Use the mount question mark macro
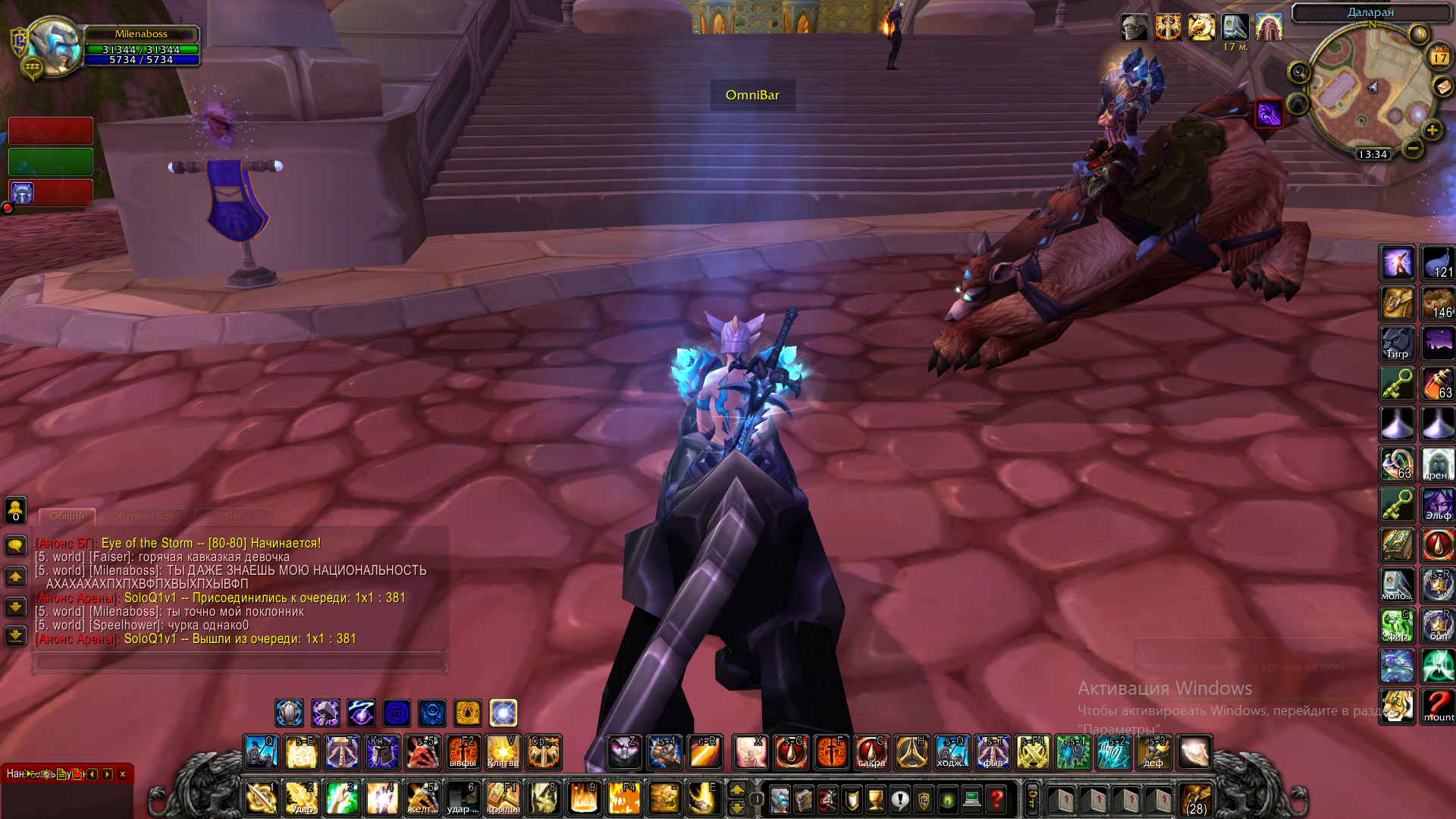Screen dimensions: 1456x819 1438,706
